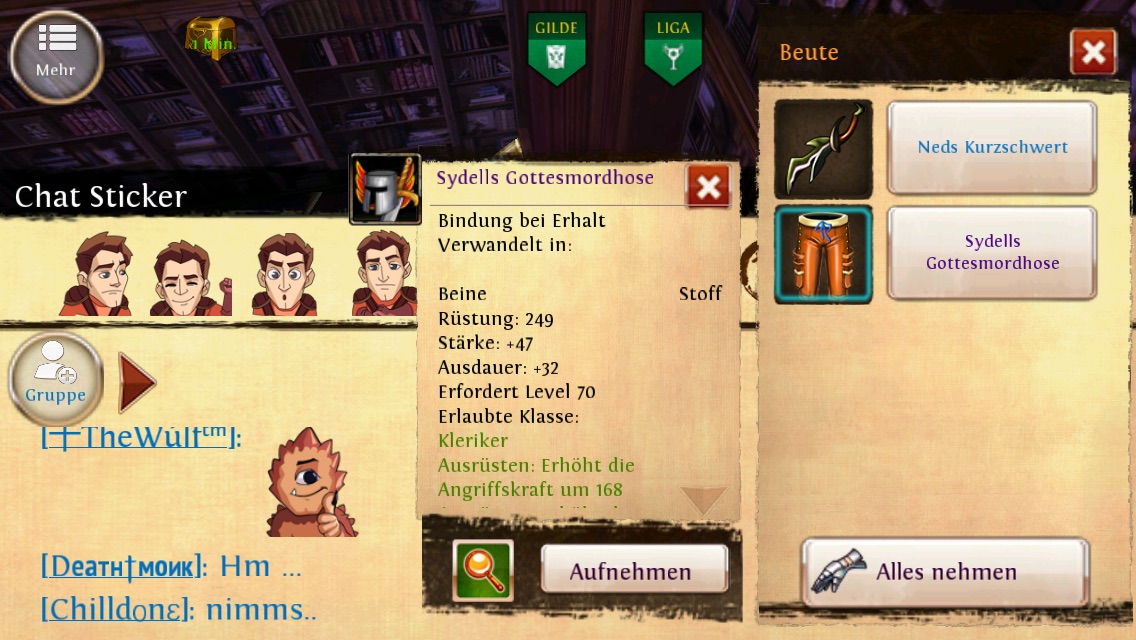Close the Beute loot window

click(x=1092, y=52)
